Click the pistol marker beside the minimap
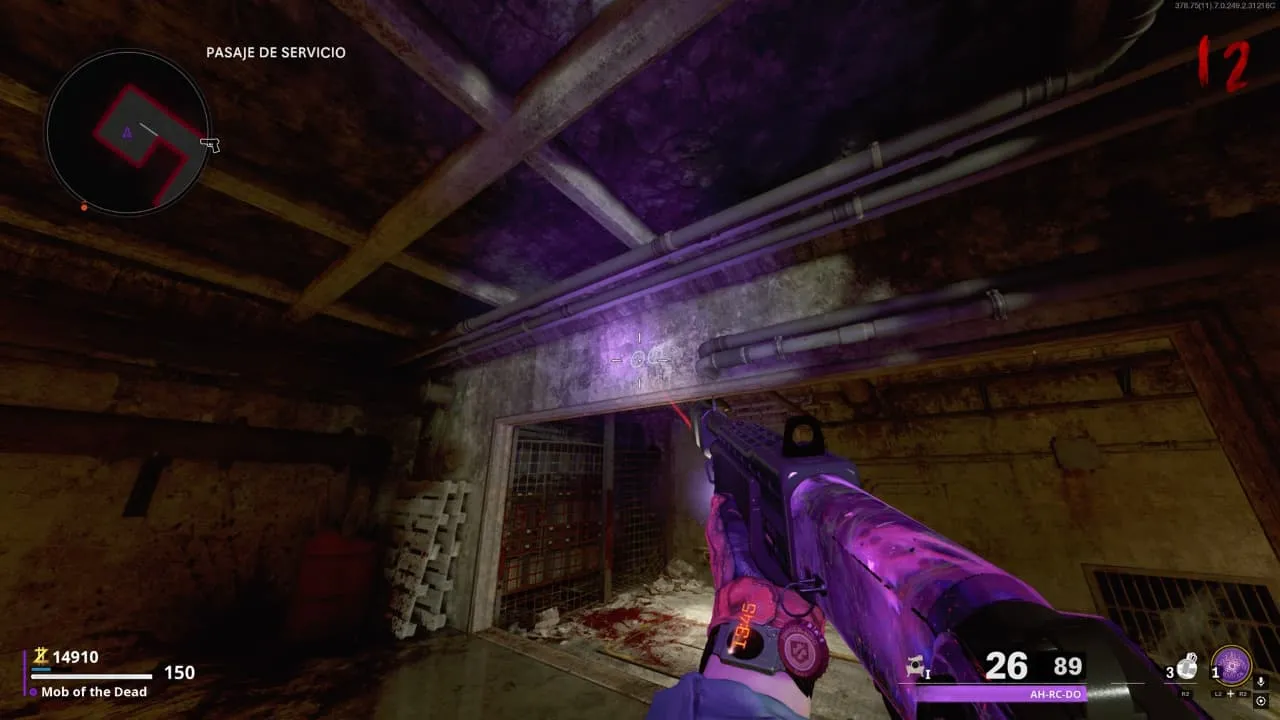Viewport: 1280px width, 720px height. click(210, 145)
